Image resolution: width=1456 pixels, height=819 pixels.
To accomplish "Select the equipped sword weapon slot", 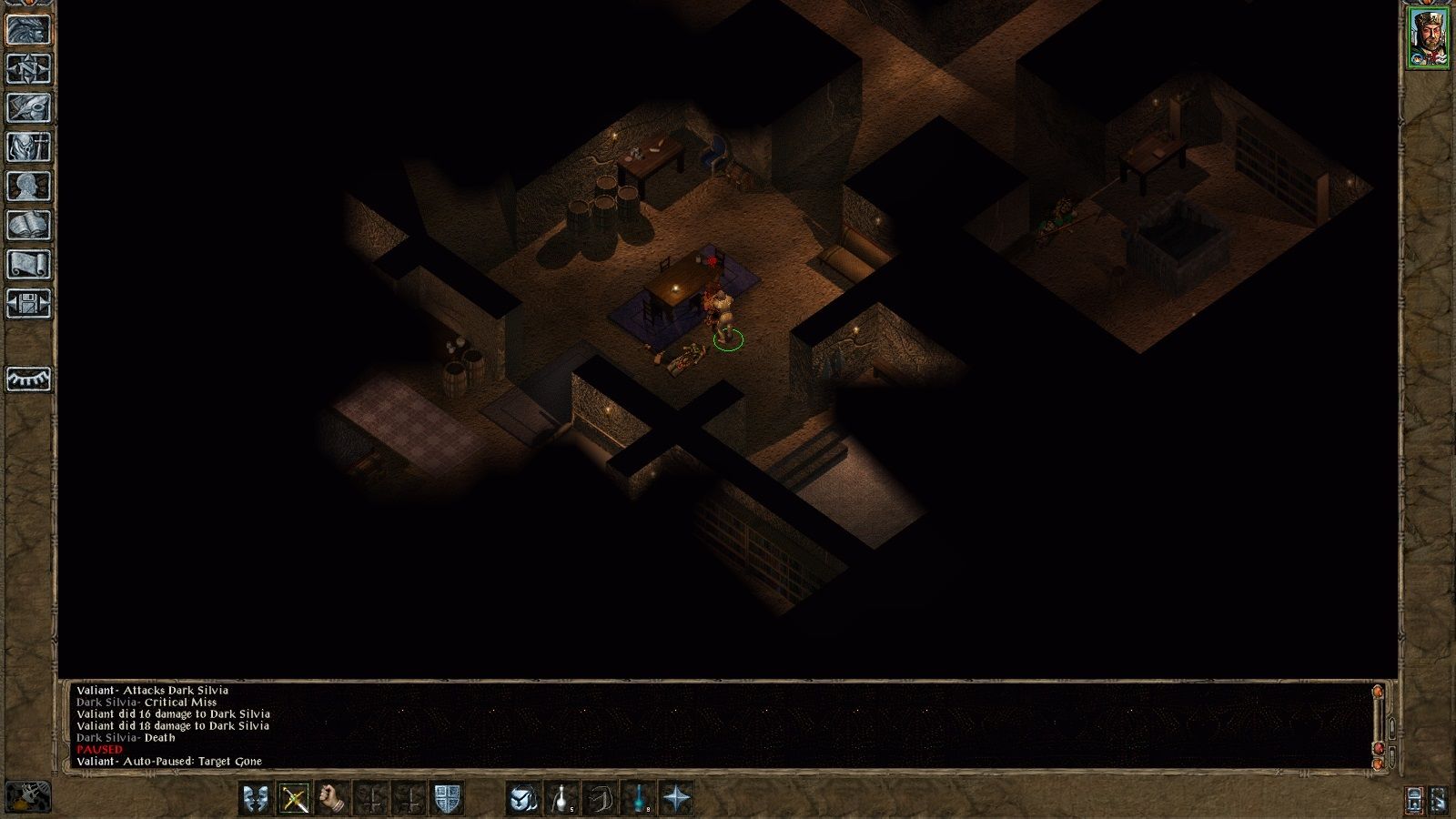I will tap(295, 799).
